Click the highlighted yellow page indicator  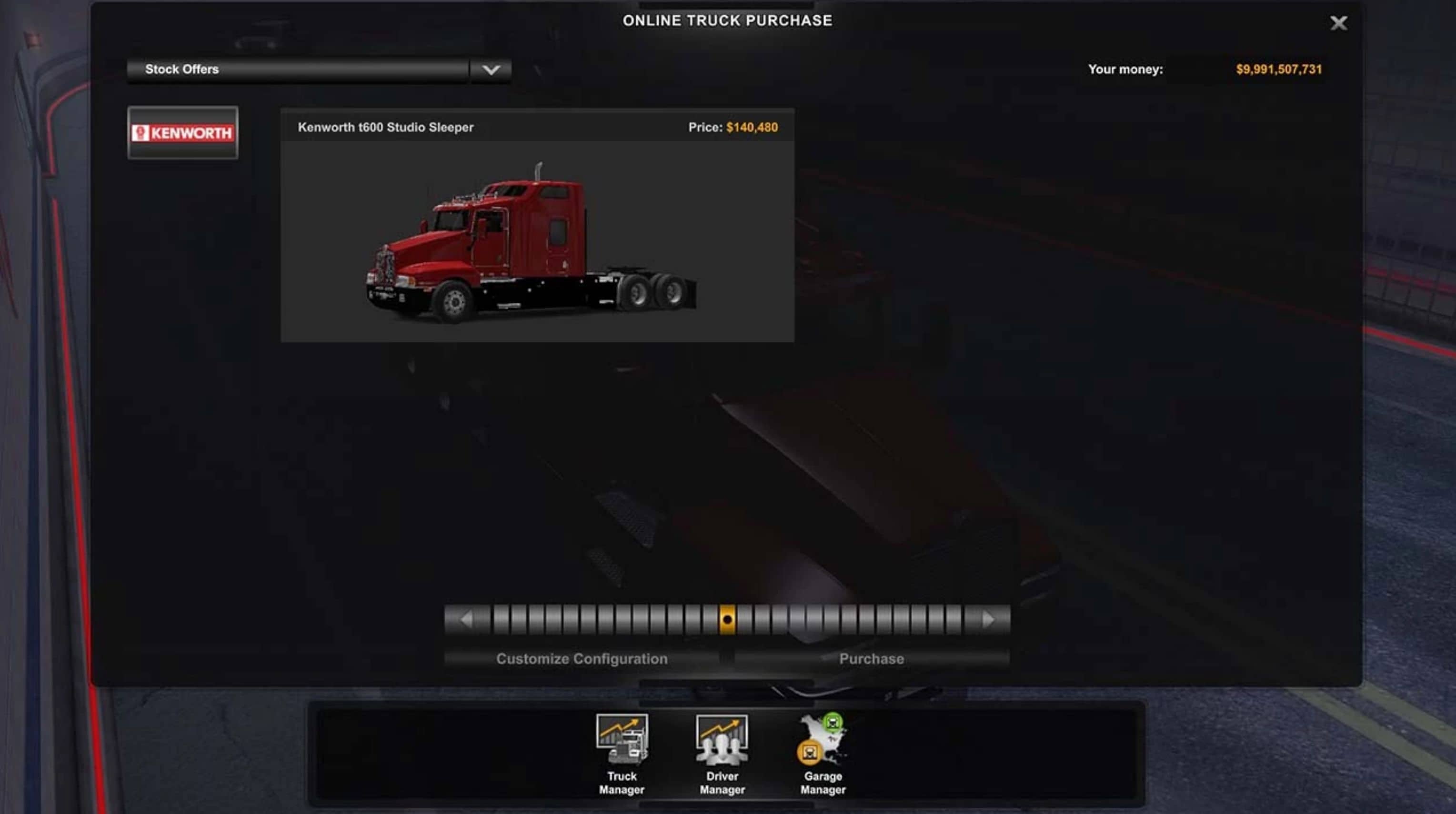(727, 620)
